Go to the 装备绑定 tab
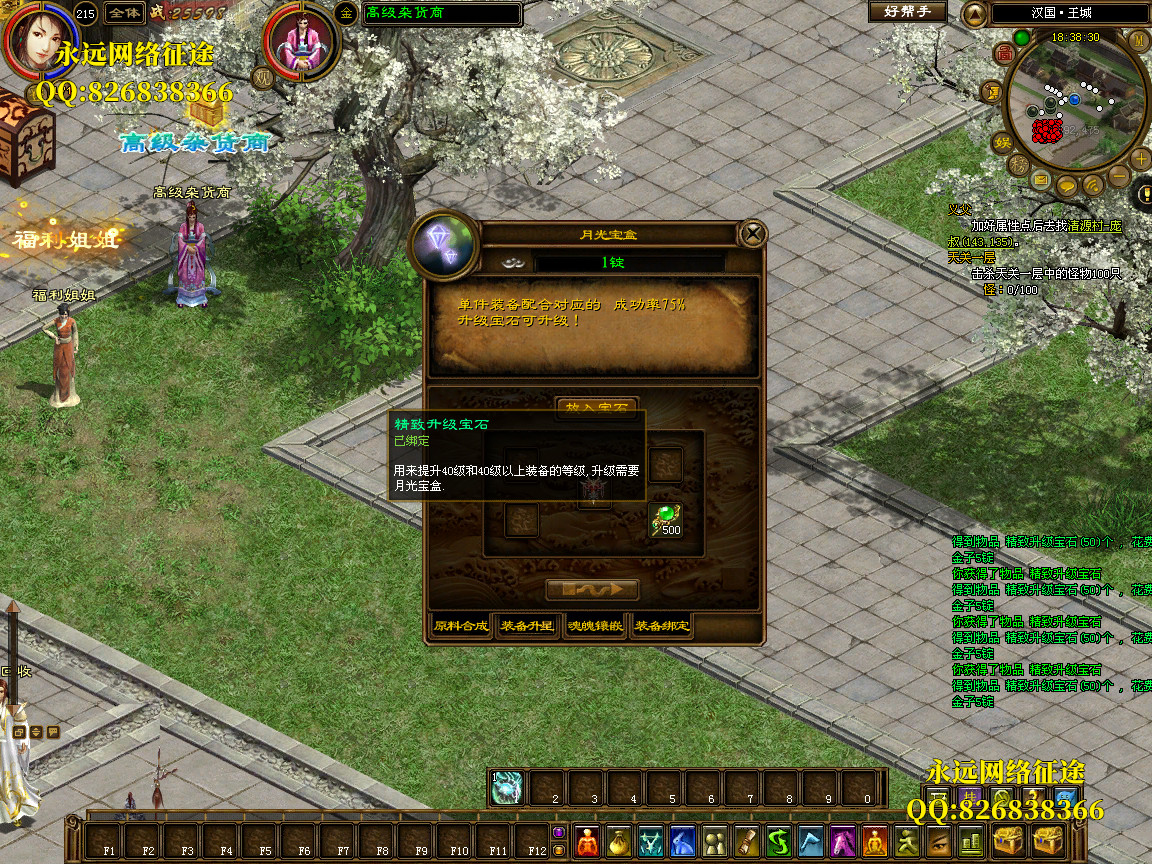 [662, 627]
